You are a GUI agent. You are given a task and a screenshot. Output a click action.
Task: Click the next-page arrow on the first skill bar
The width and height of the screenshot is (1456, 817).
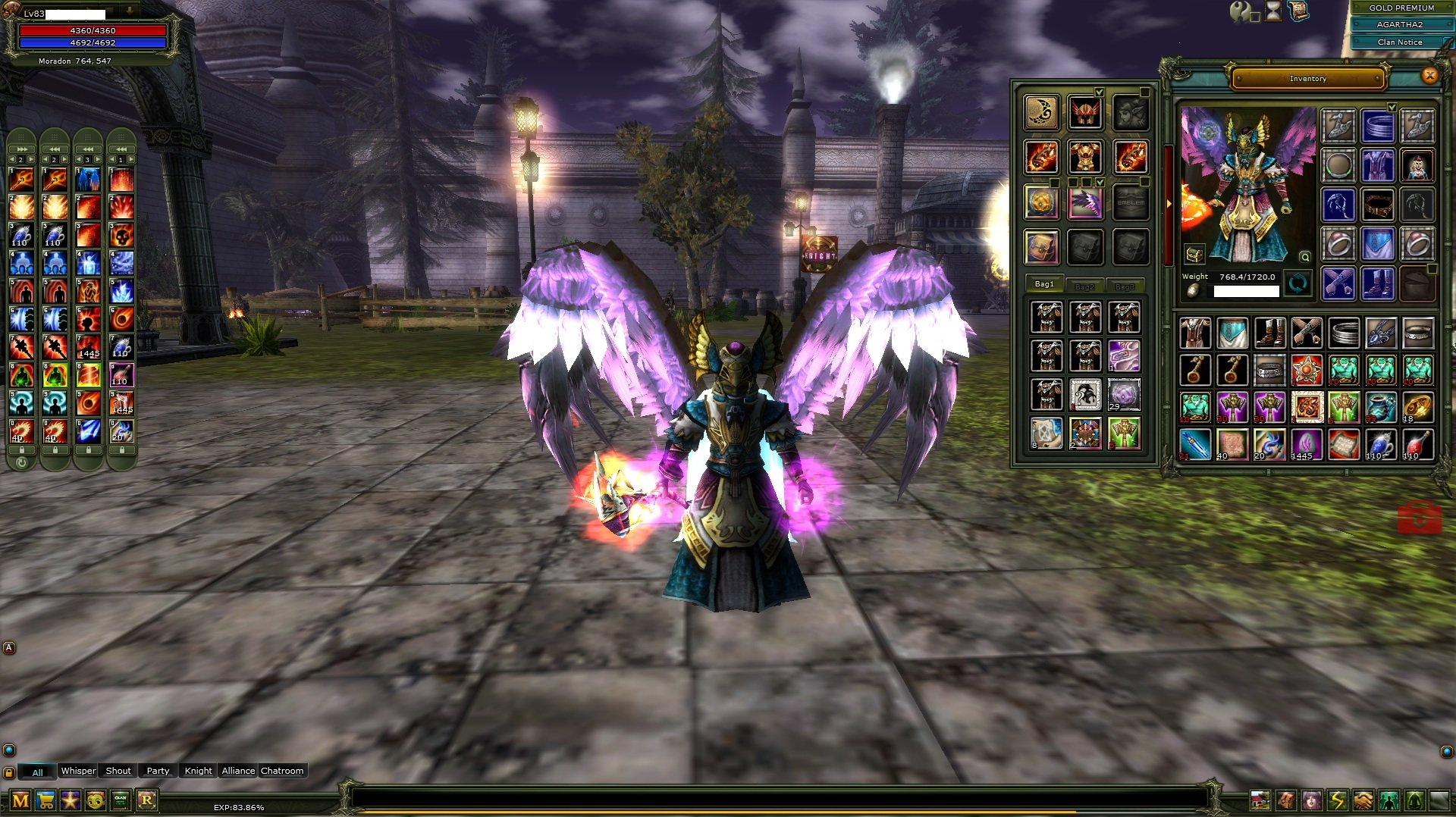[x=30, y=159]
